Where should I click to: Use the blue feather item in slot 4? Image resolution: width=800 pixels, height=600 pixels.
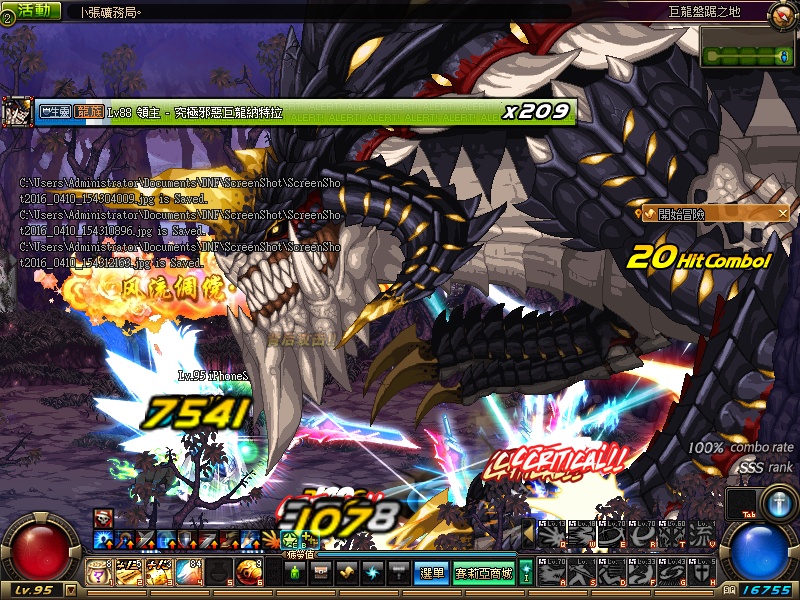click(x=188, y=572)
